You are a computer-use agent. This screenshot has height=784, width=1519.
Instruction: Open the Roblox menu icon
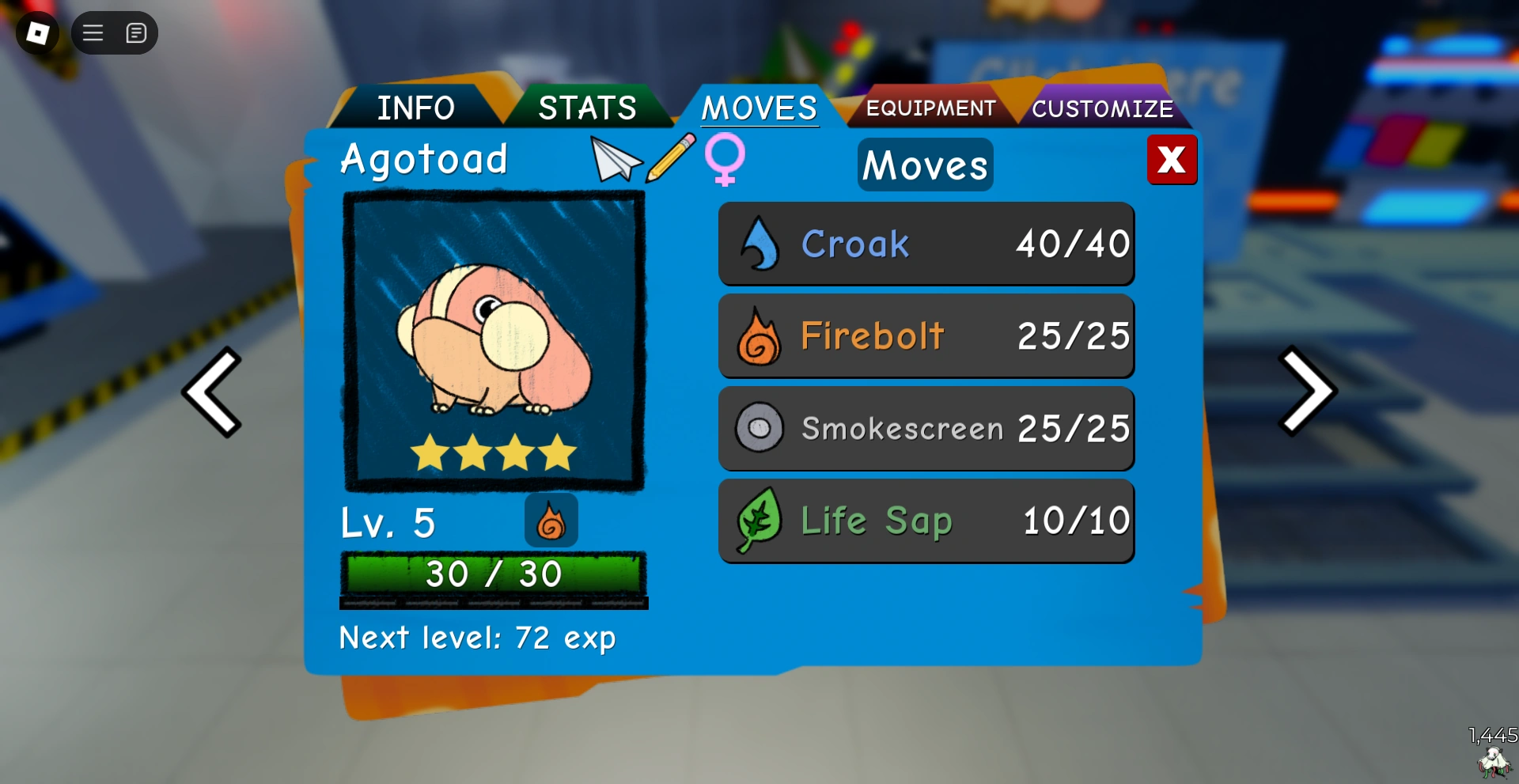(x=37, y=33)
